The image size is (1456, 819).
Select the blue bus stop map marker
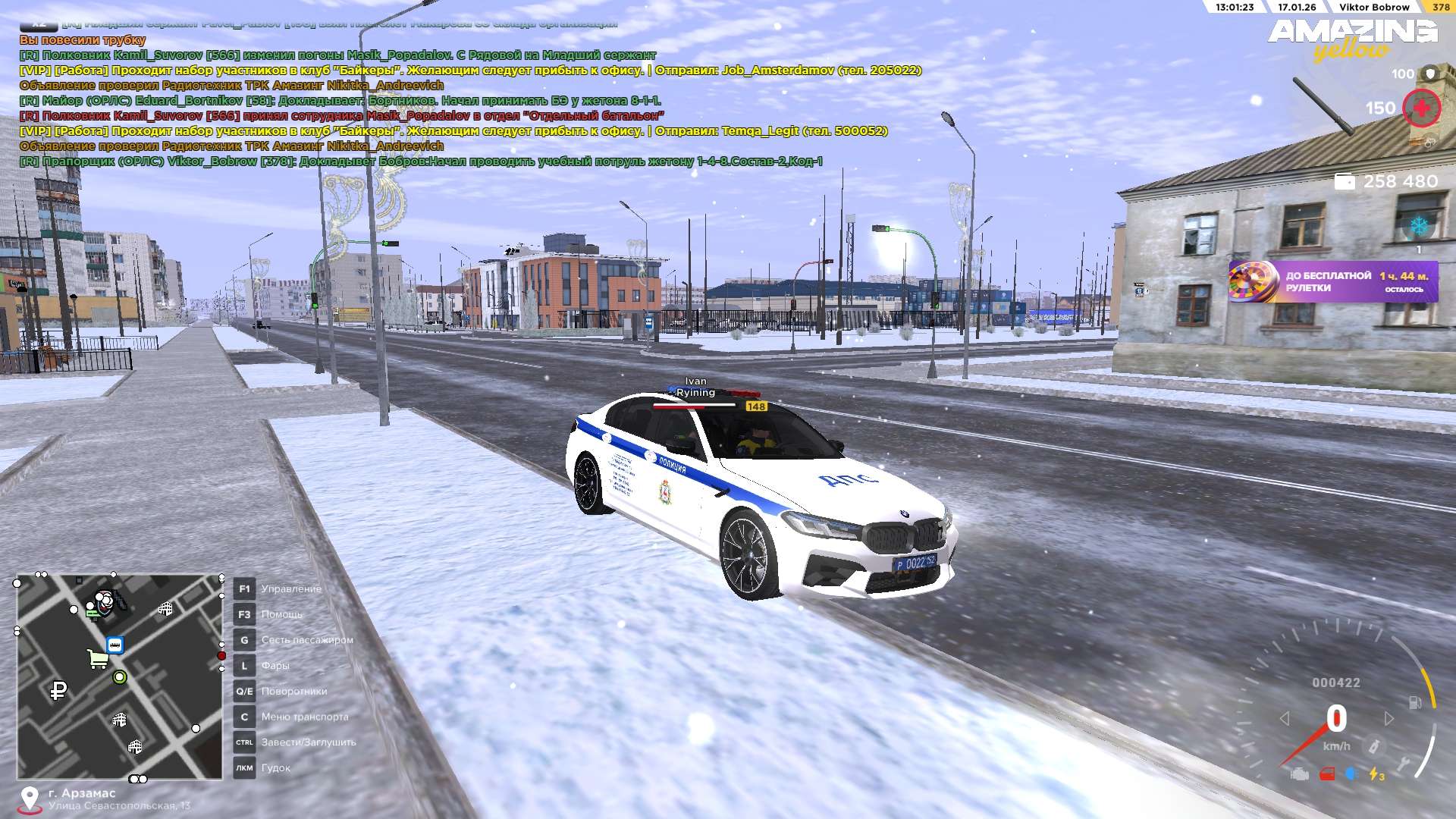[115, 645]
